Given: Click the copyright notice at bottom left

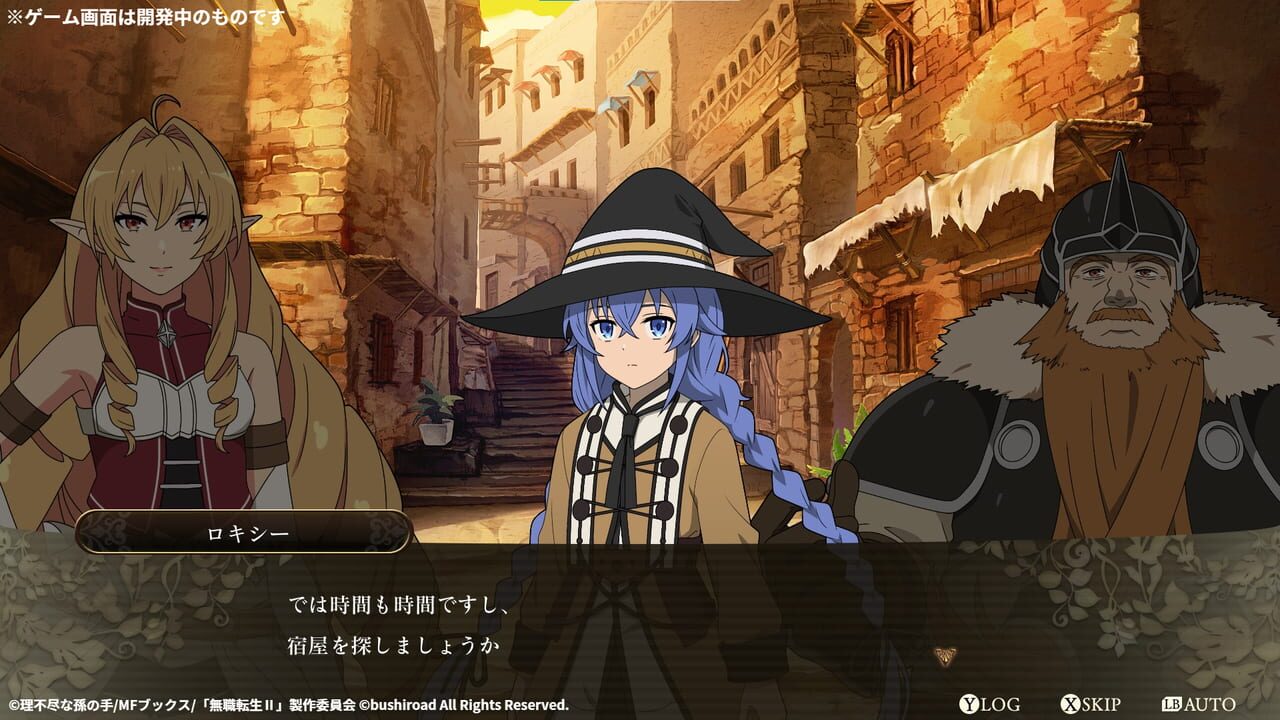Looking at the screenshot, I should click(285, 703).
